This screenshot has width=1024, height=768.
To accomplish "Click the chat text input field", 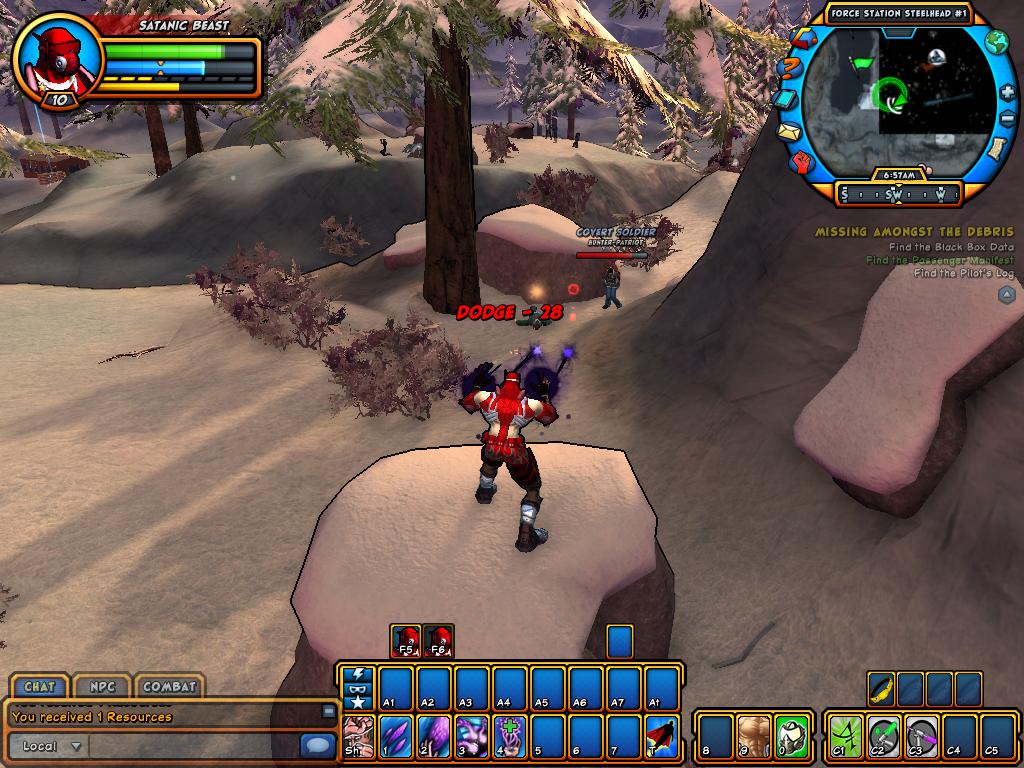I will (x=190, y=746).
